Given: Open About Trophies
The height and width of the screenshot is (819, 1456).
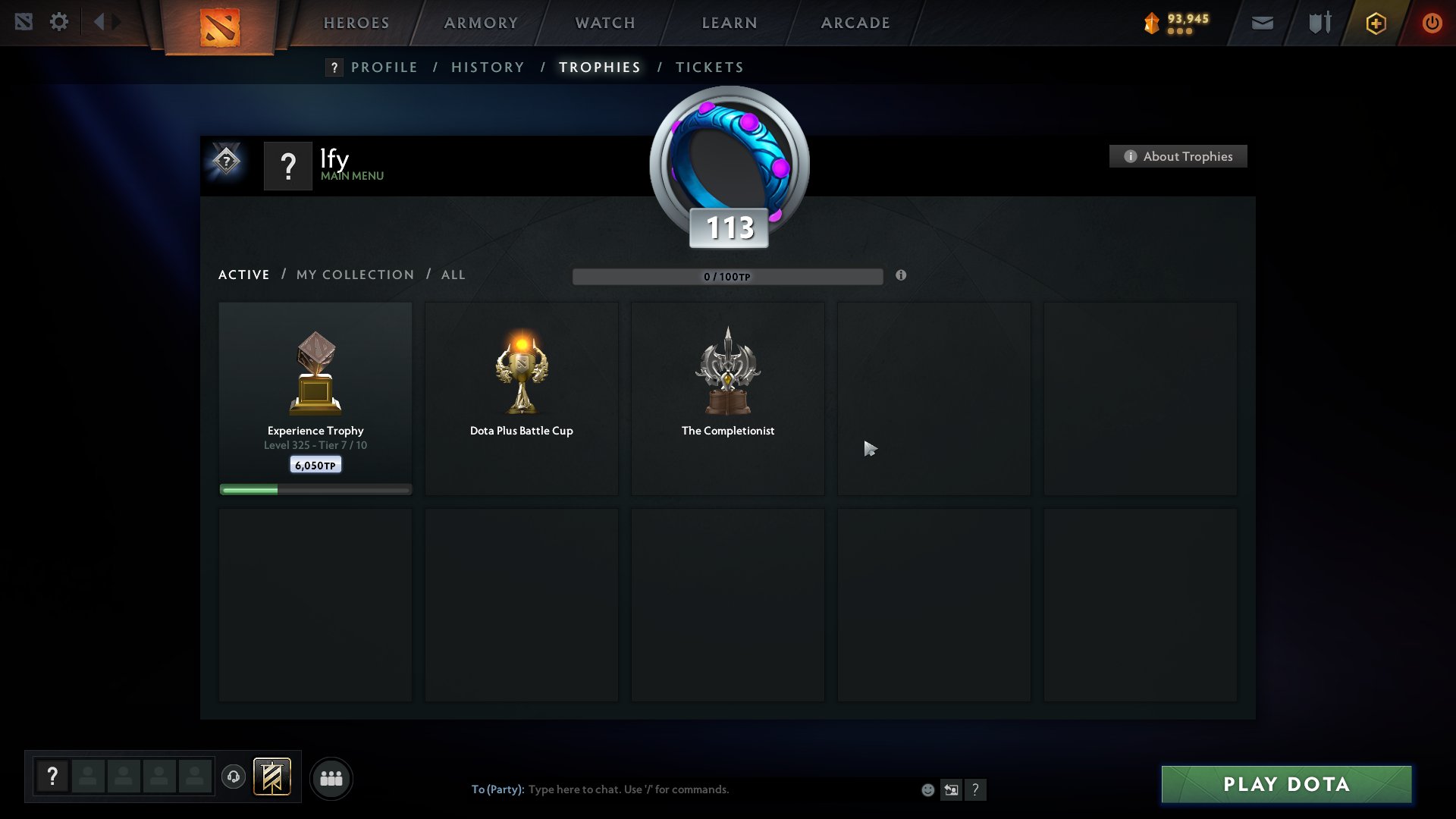Looking at the screenshot, I should click(1178, 156).
